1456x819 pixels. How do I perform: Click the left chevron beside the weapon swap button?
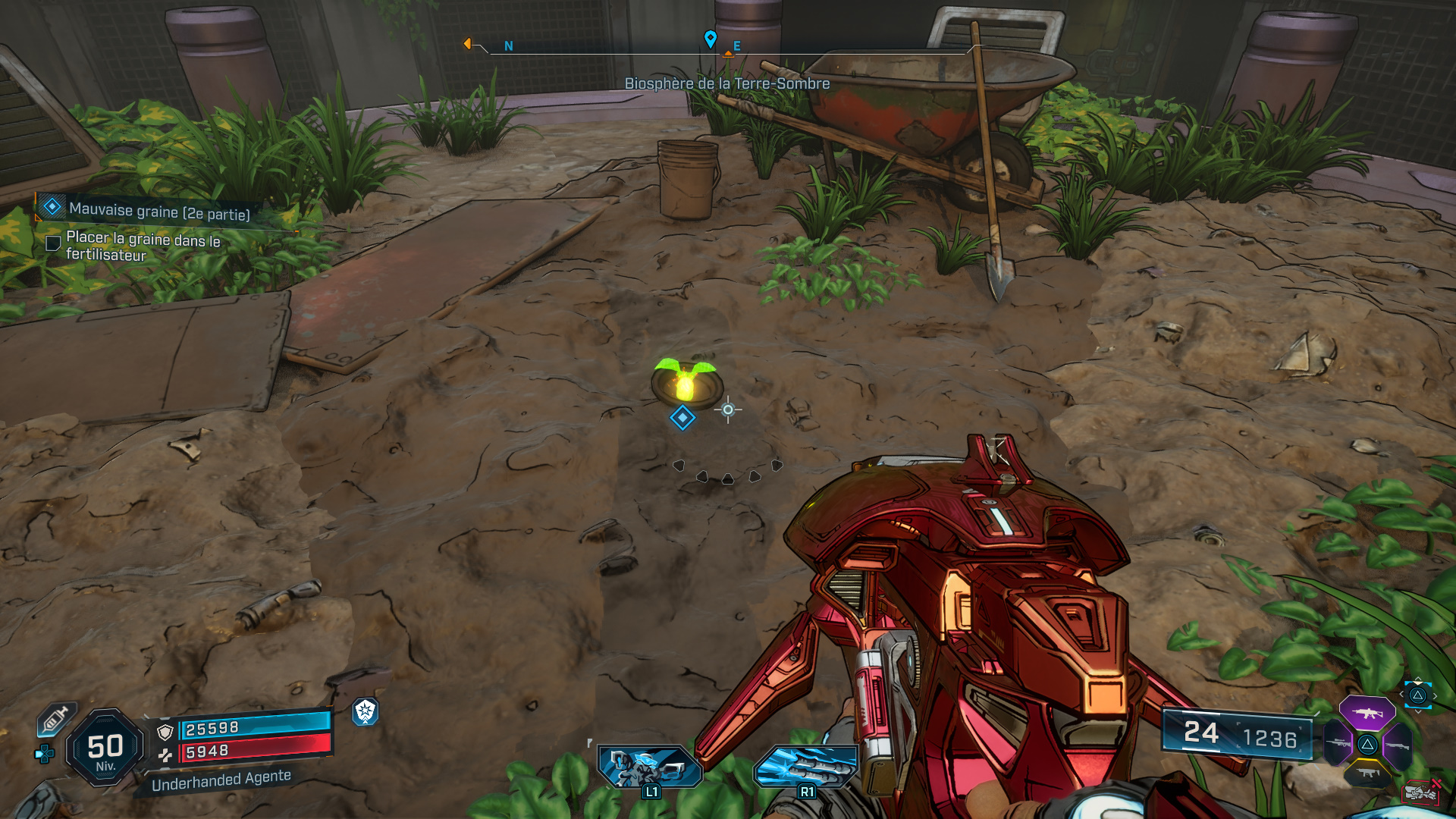pos(1402,693)
